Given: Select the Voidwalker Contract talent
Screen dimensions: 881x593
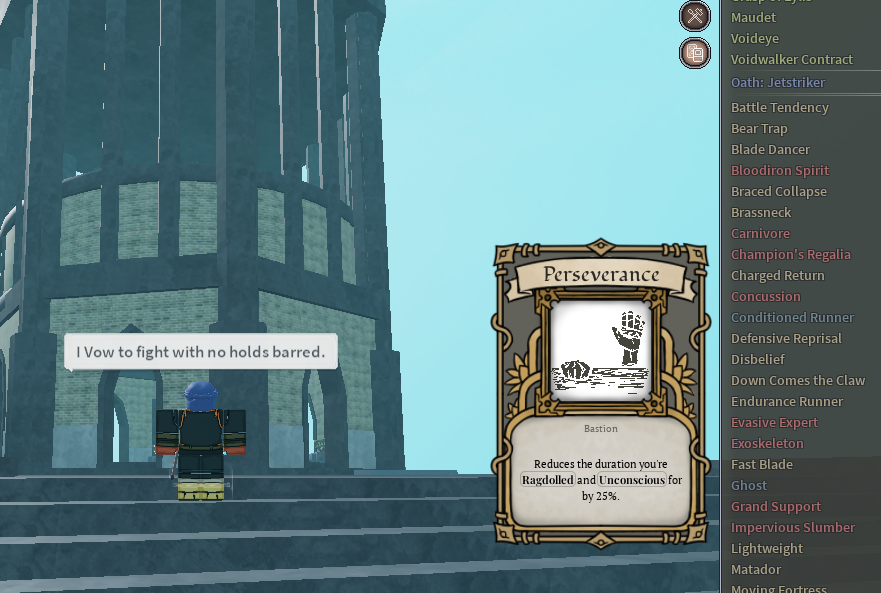Looking at the screenshot, I should coord(791,60).
